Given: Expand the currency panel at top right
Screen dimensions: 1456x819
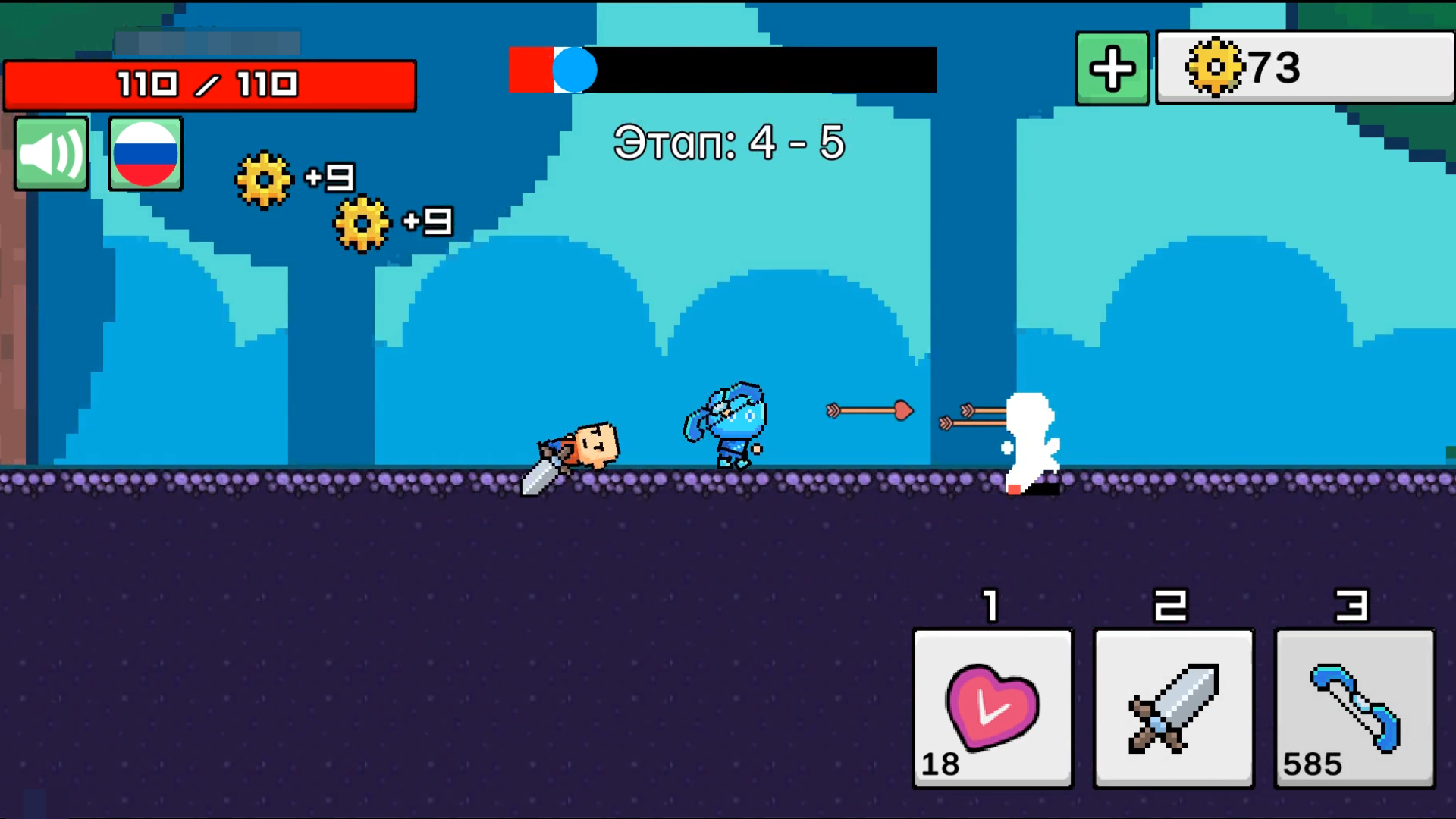Looking at the screenshot, I should (x=1304, y=68).
